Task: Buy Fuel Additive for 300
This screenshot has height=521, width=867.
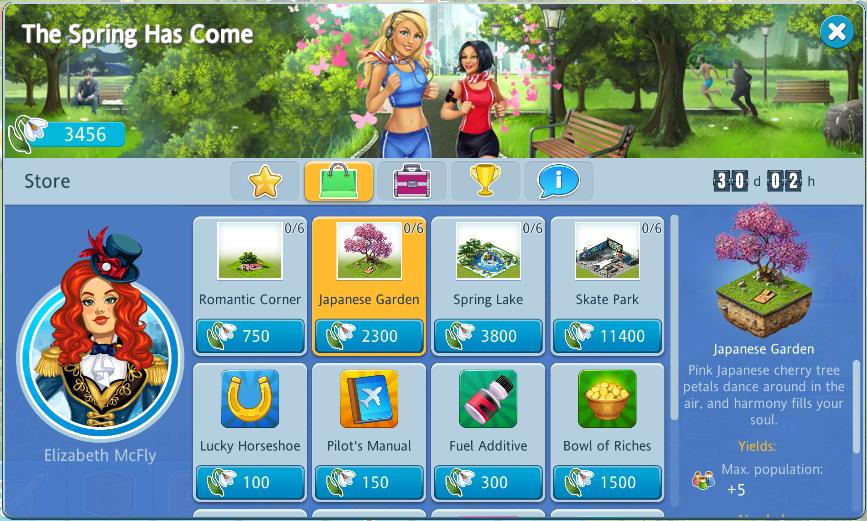Action: point(488,482)
